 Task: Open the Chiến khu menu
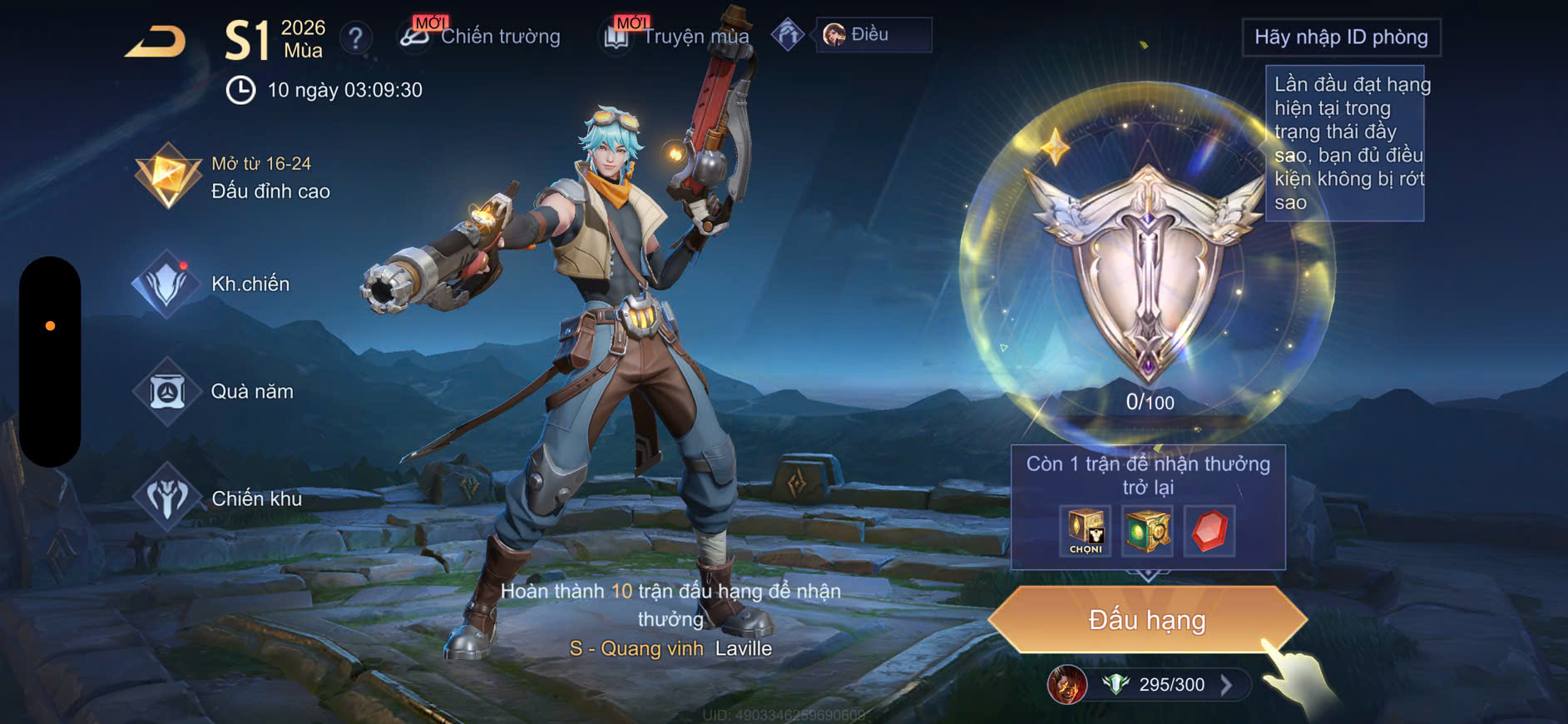[219, 498]
